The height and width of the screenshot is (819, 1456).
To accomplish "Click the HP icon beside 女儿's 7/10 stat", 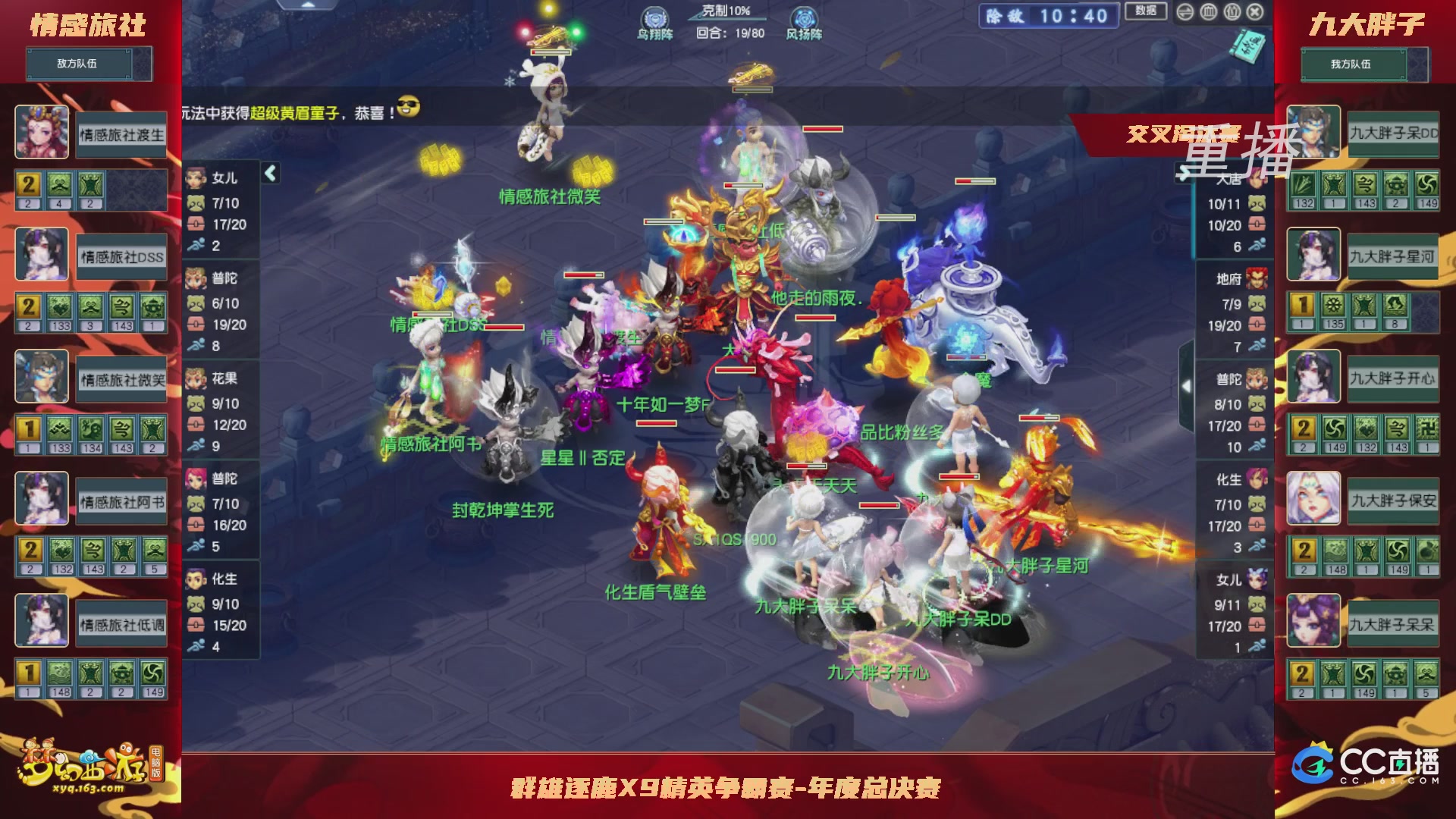I will click(197, 203).
